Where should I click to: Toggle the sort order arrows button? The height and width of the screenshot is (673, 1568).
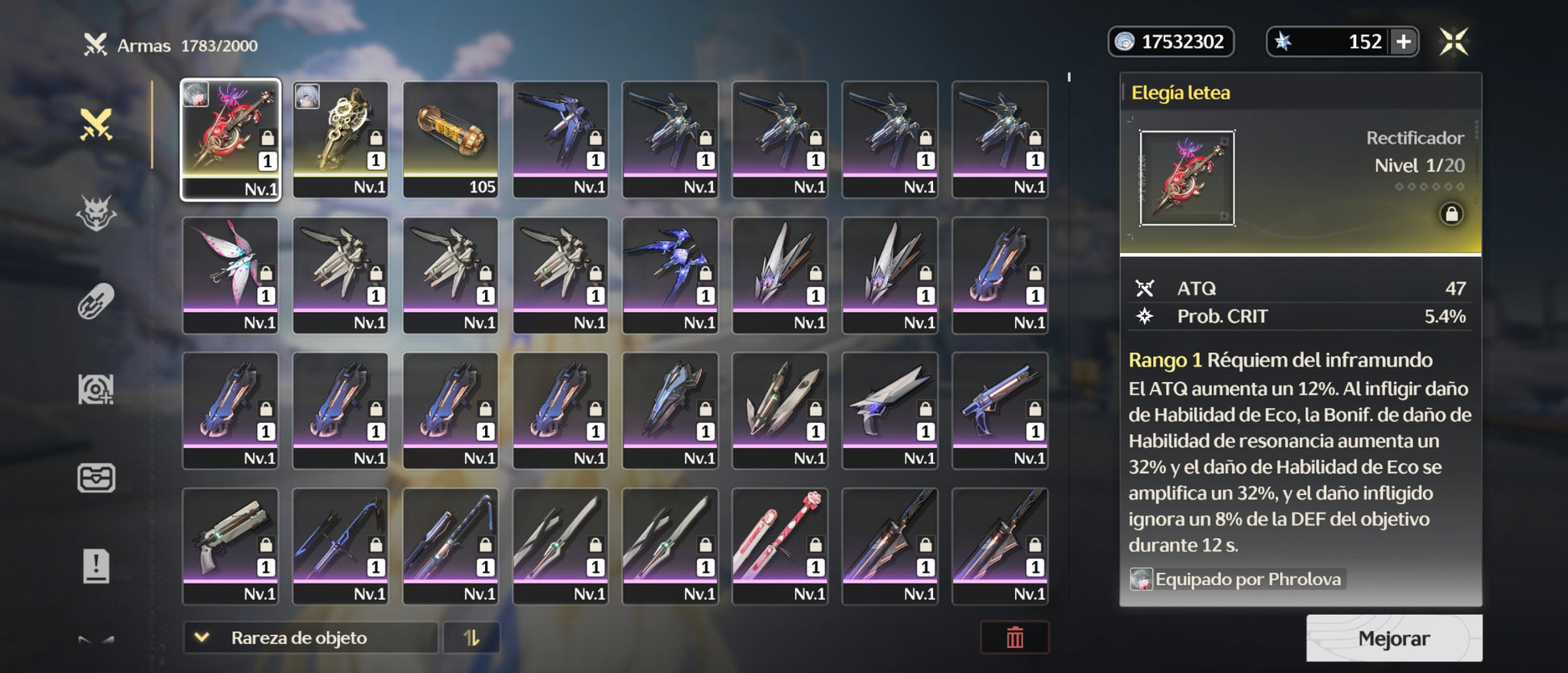471,638
